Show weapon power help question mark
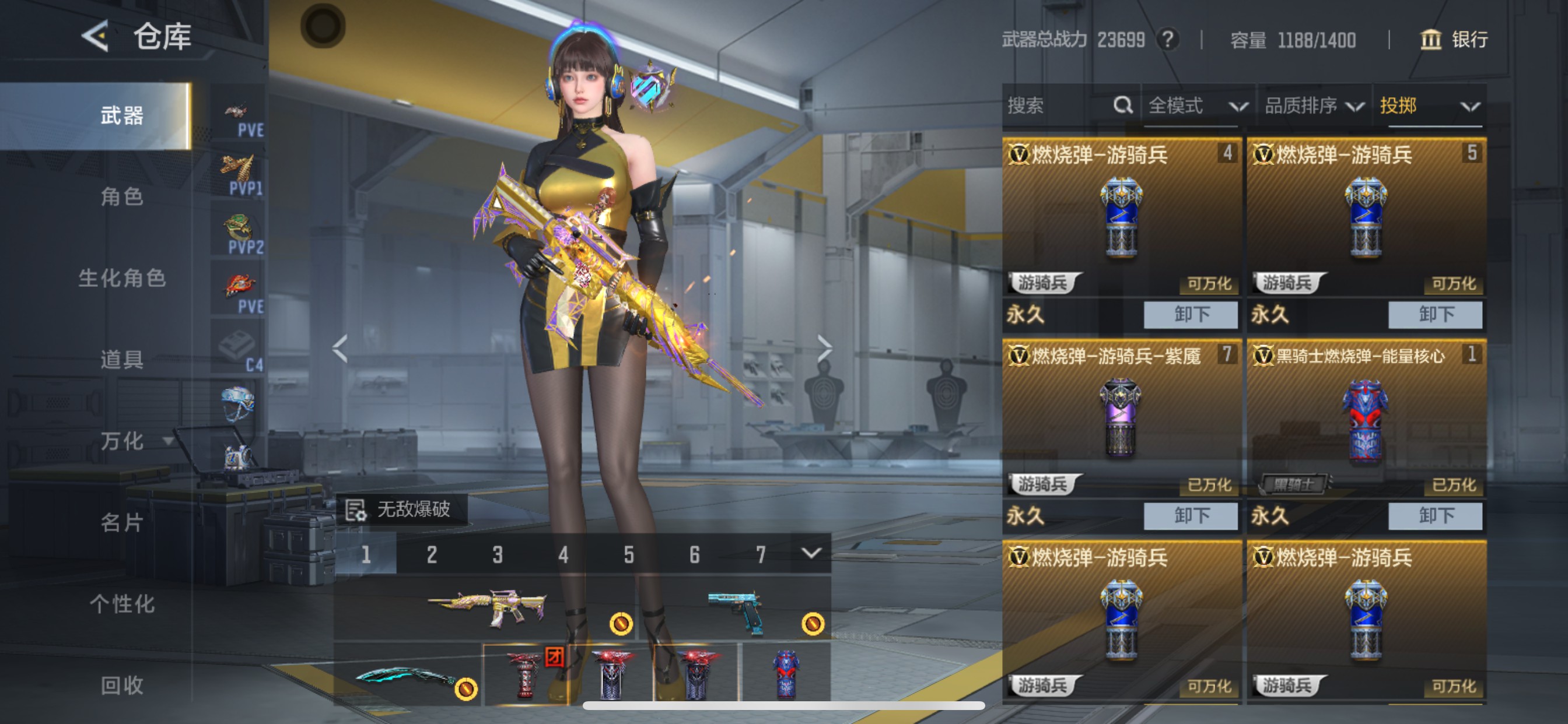 click(1167, 40)
